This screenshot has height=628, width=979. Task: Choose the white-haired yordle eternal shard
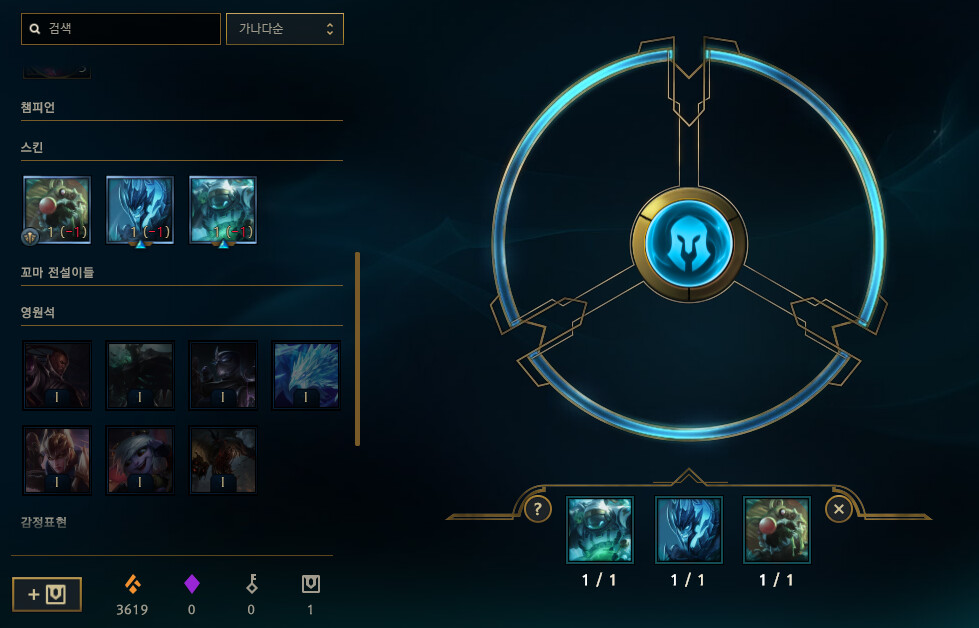pyautogui.click(x=140, y=460)
